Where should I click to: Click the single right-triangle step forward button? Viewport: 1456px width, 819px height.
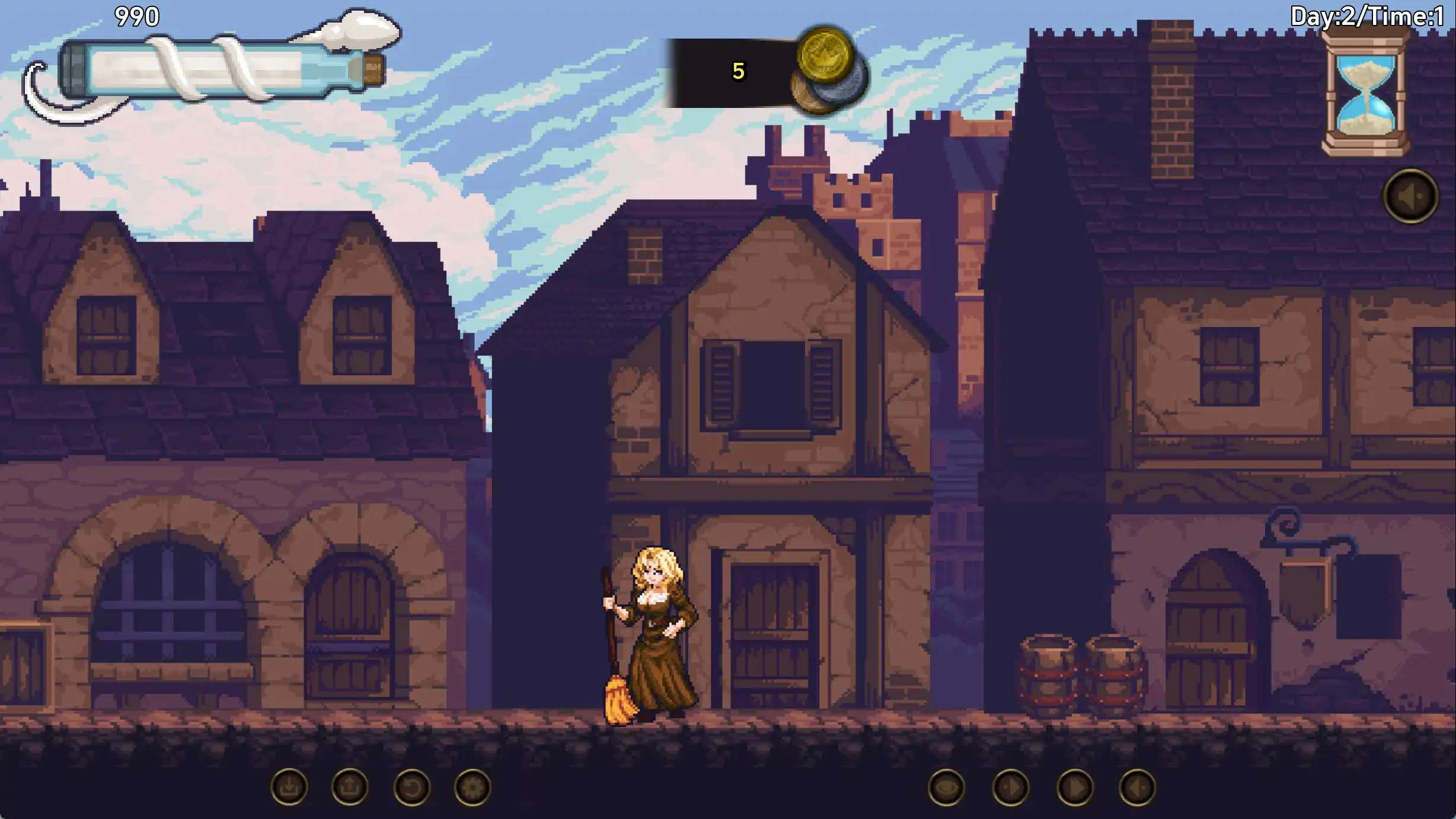[x=1010, y=788]
